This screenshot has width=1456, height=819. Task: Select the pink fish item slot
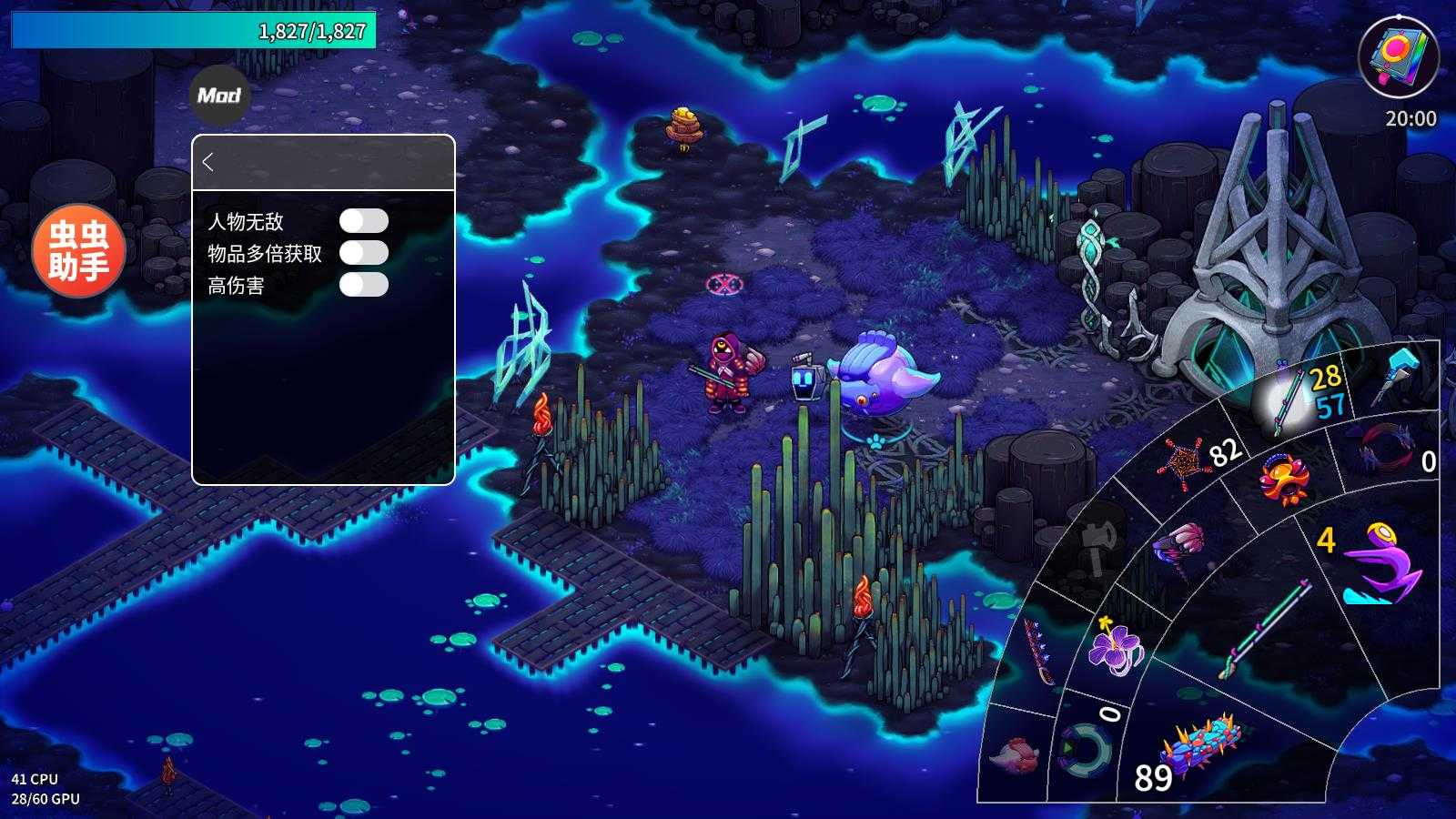click(1013, 755)
